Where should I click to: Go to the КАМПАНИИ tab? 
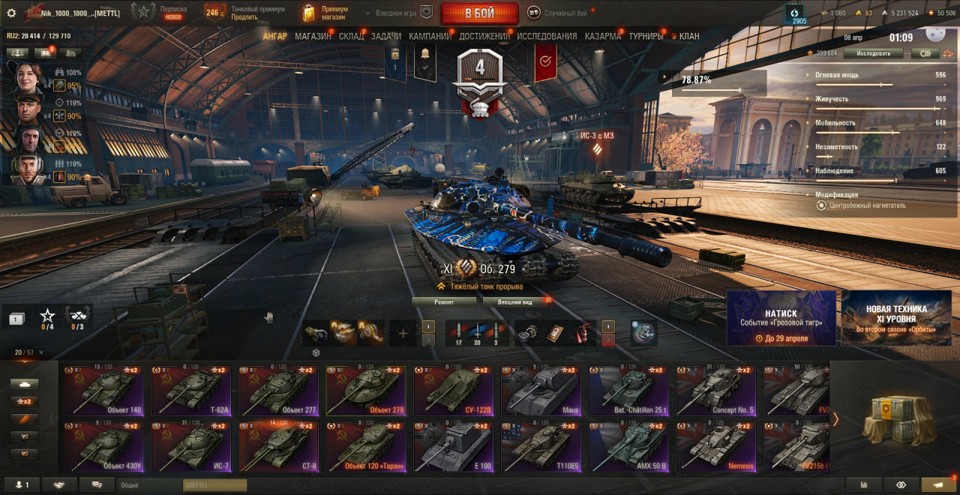[x=430, y=36]
